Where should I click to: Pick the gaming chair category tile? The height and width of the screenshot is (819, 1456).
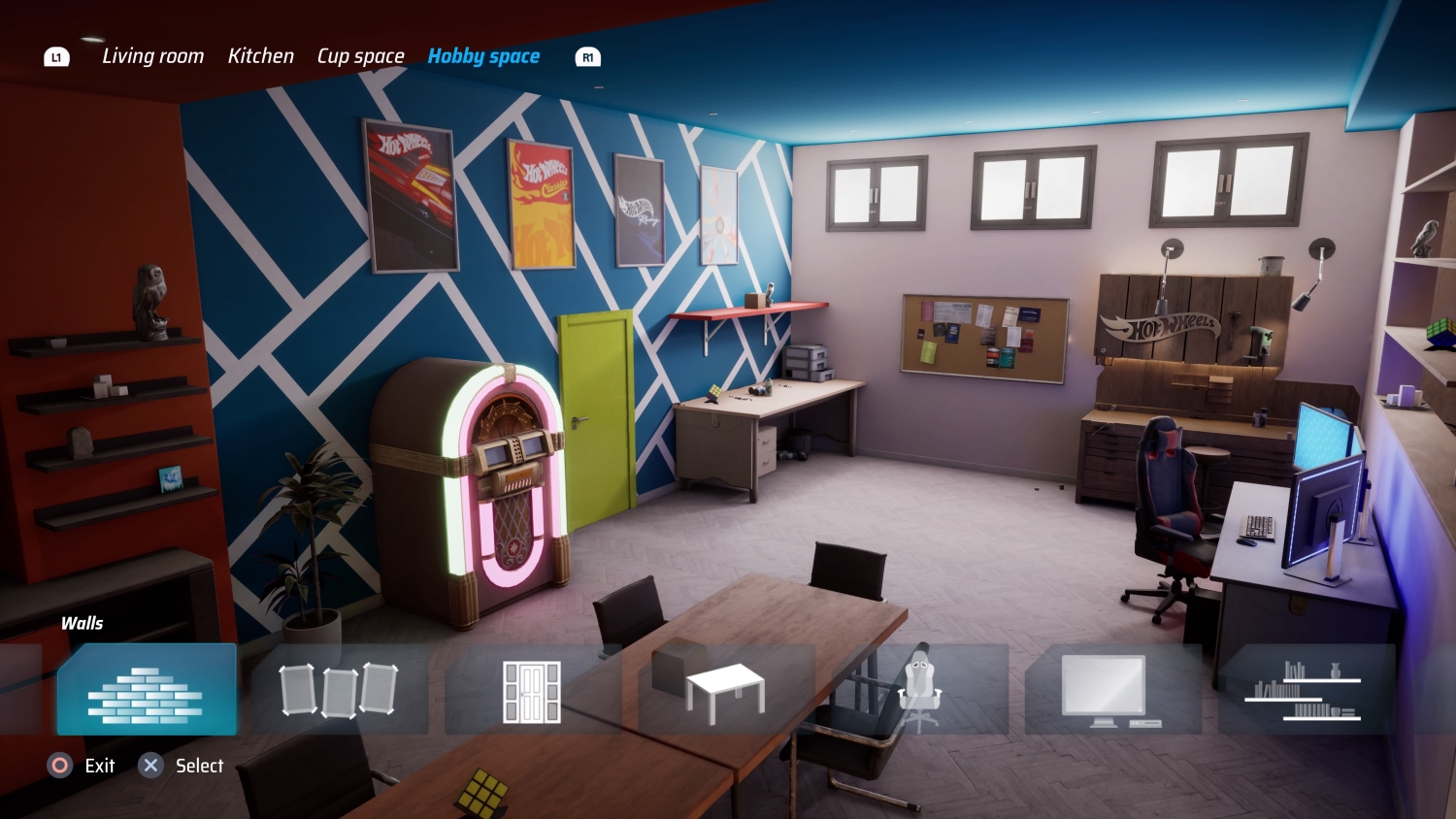click(918, 690)
